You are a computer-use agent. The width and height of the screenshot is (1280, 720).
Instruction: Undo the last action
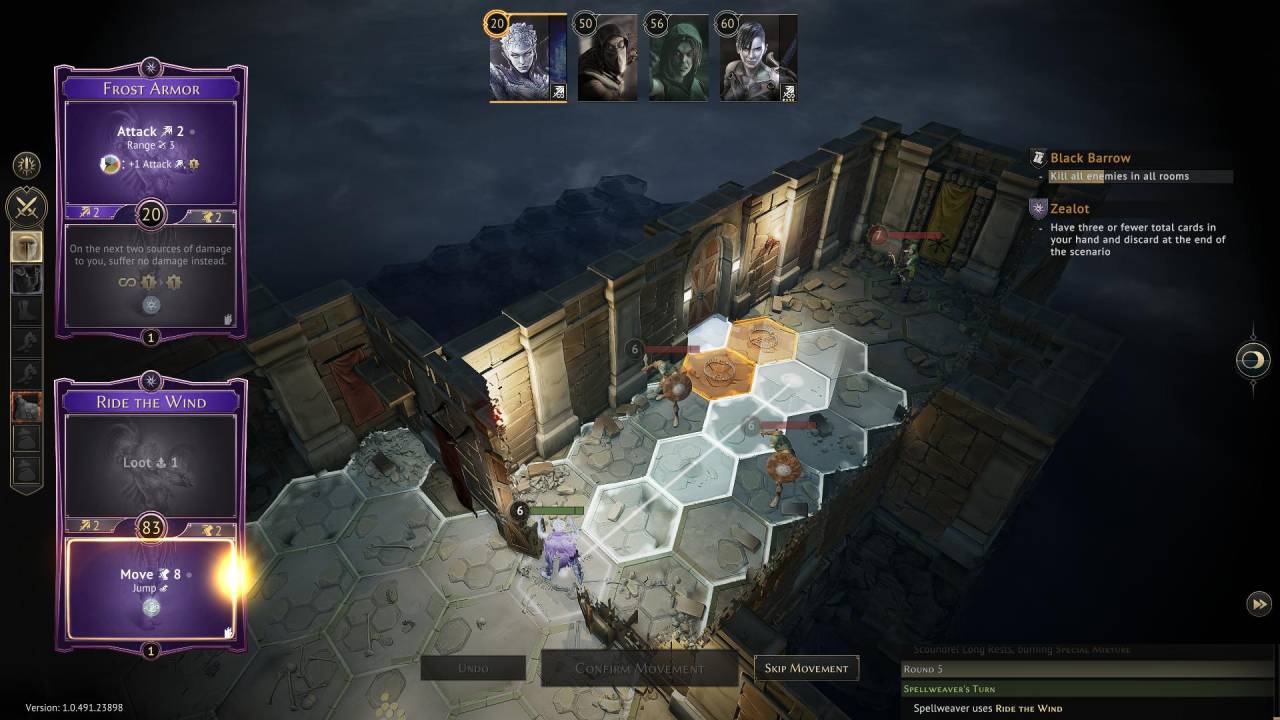pos(473,668)
